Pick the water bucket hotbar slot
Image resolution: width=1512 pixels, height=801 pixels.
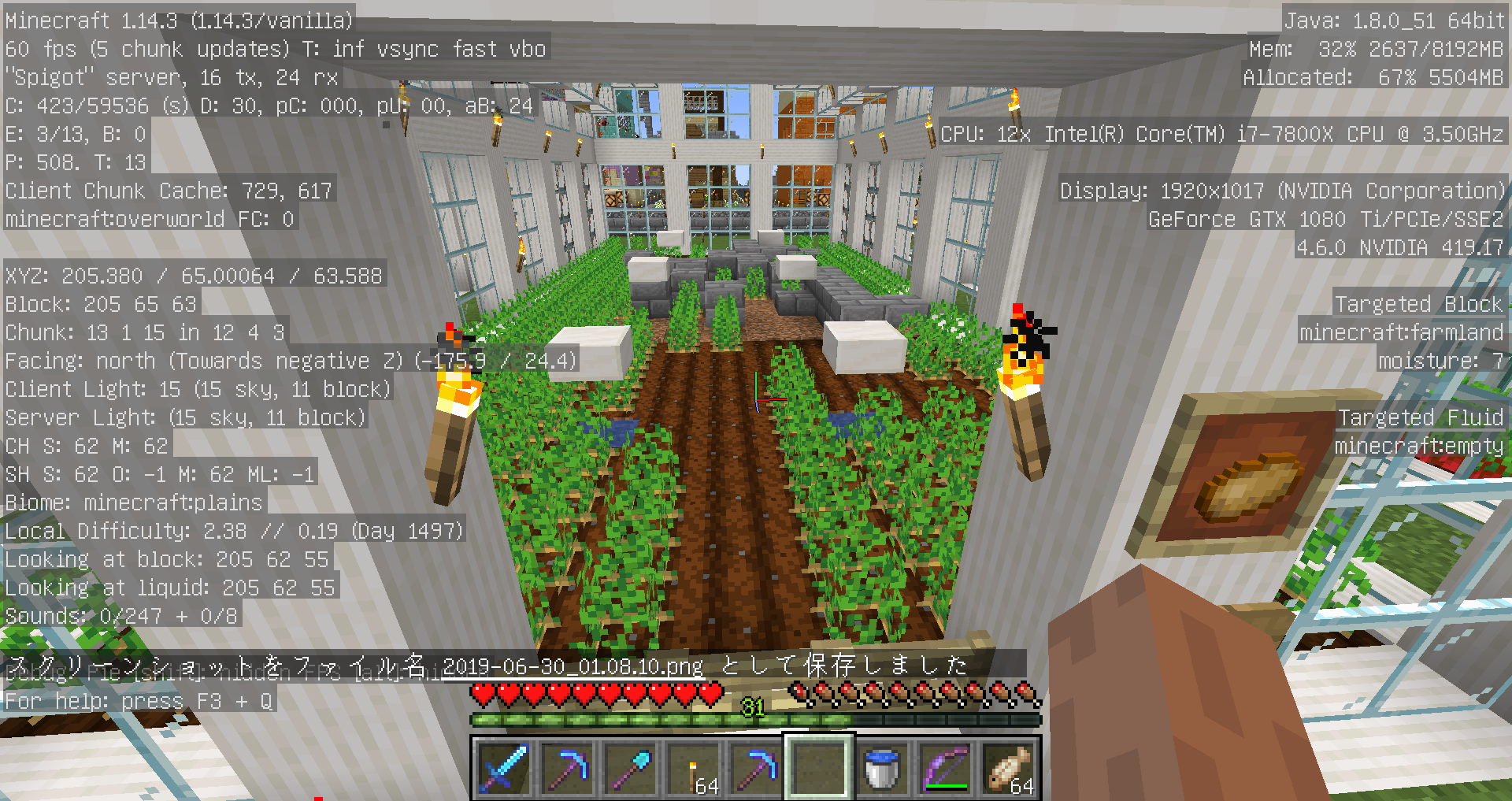(x=881, y=768)
